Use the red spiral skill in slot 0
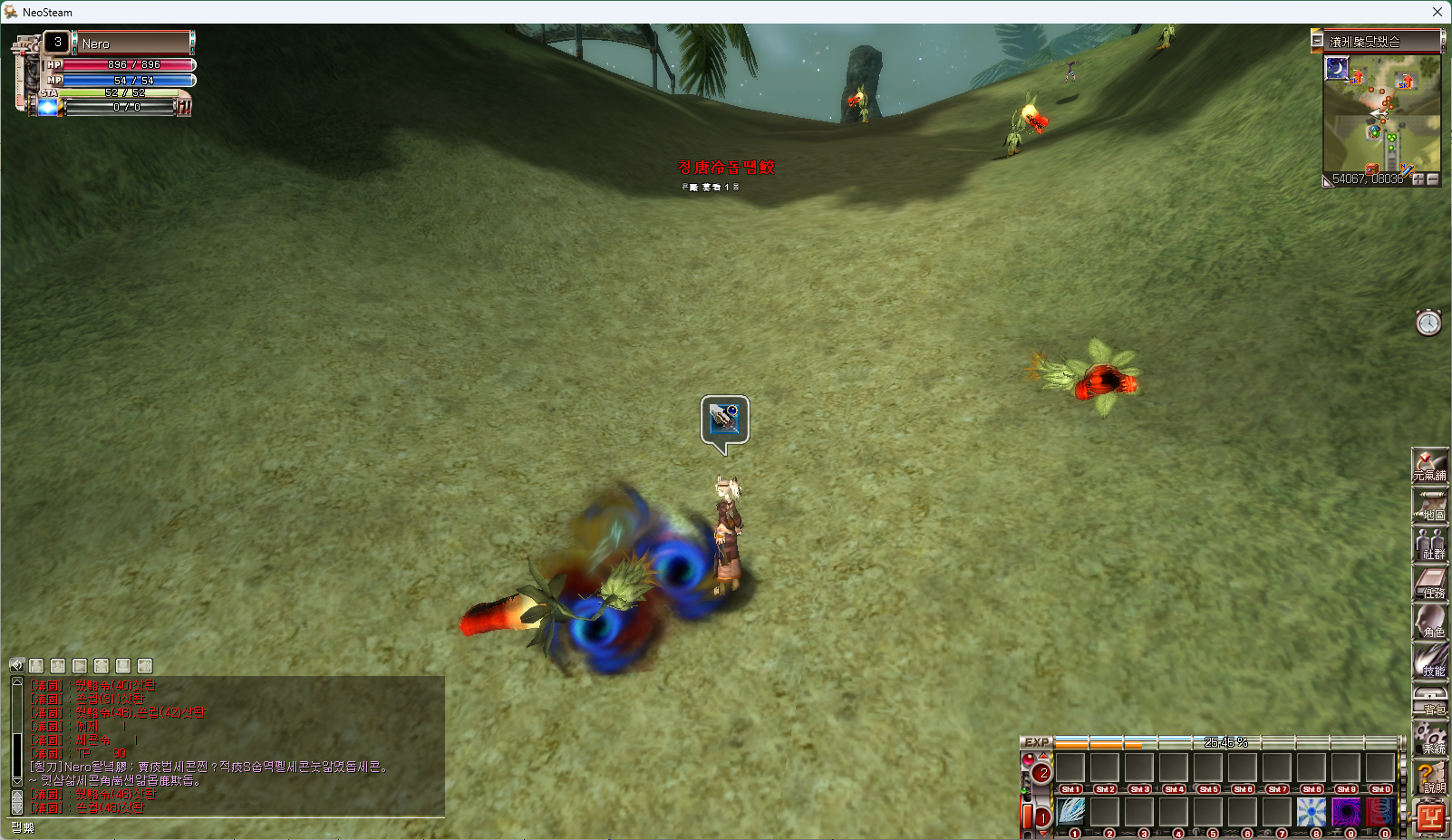The width and height of the screenshot is (1452, 840). (x=1379, y=811)
